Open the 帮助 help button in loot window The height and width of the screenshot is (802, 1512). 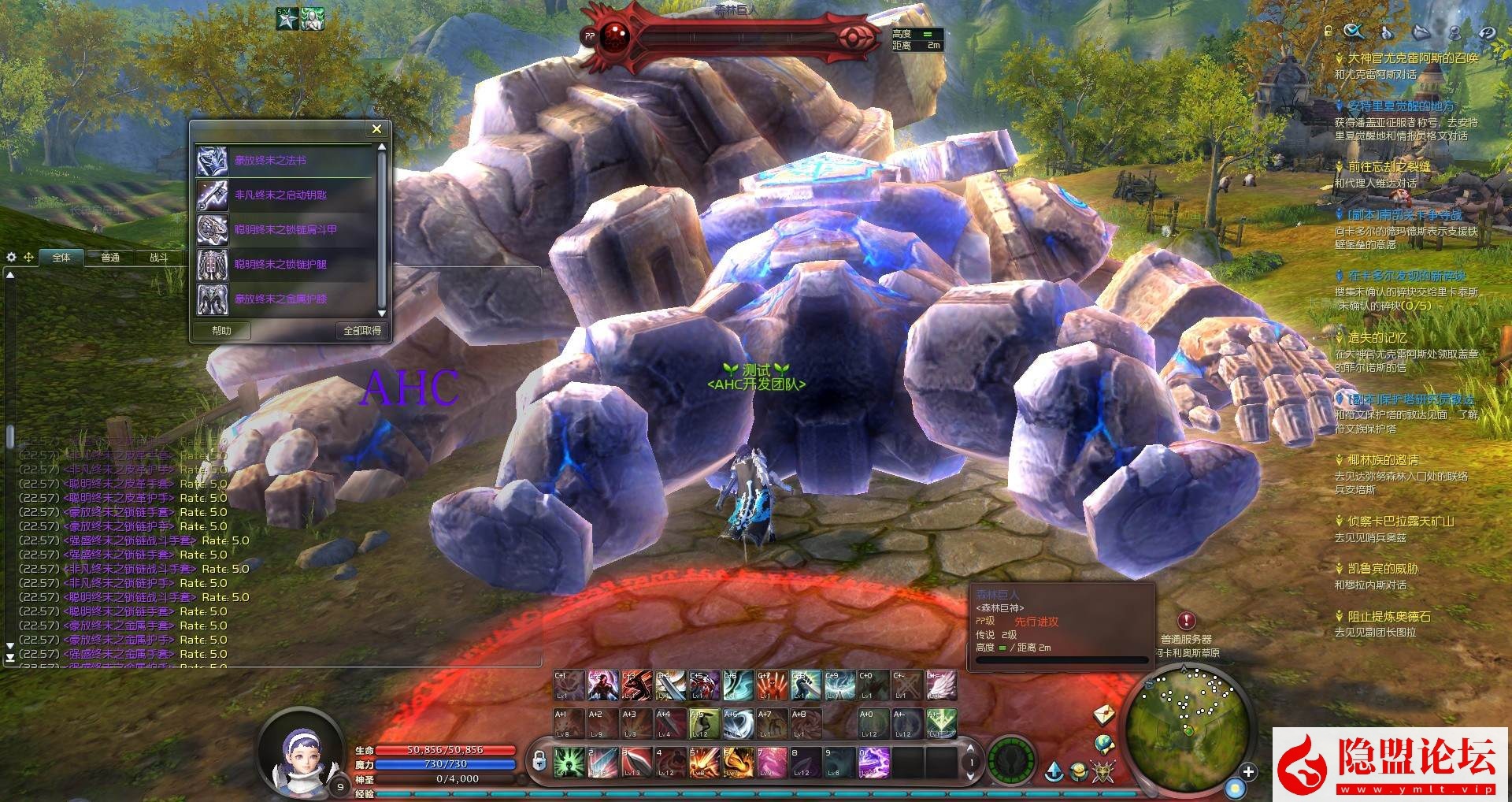221,331
